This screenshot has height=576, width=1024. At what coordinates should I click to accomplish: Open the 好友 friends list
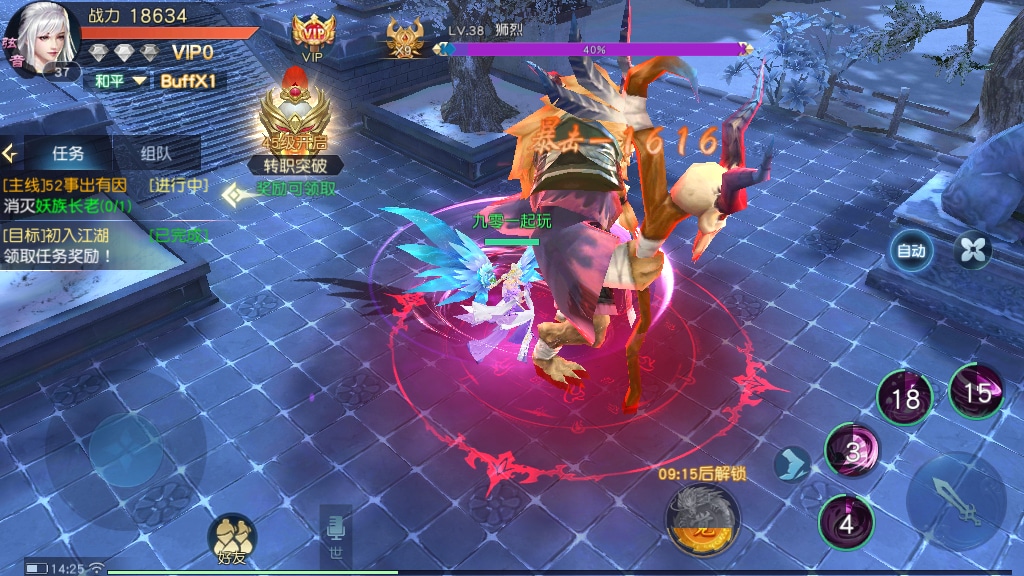click(x=232, y=541)
